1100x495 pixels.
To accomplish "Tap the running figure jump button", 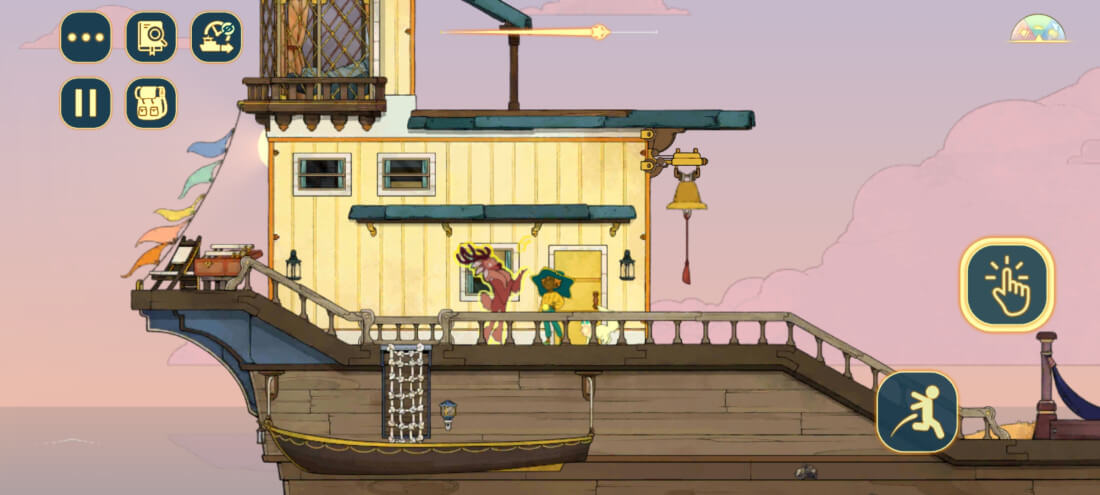I will click(x=917, y=412).
